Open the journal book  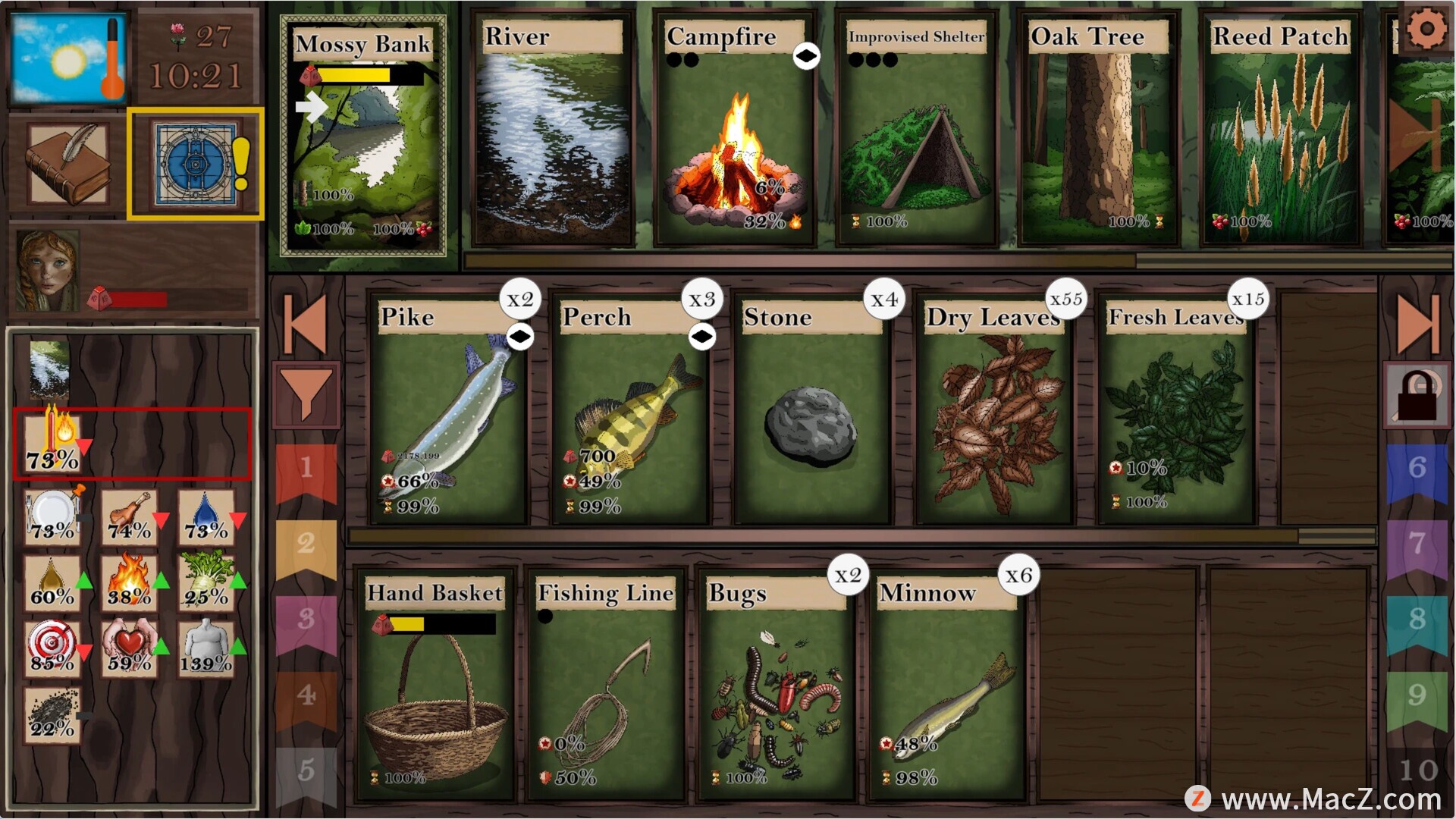(x=68, y=164)
